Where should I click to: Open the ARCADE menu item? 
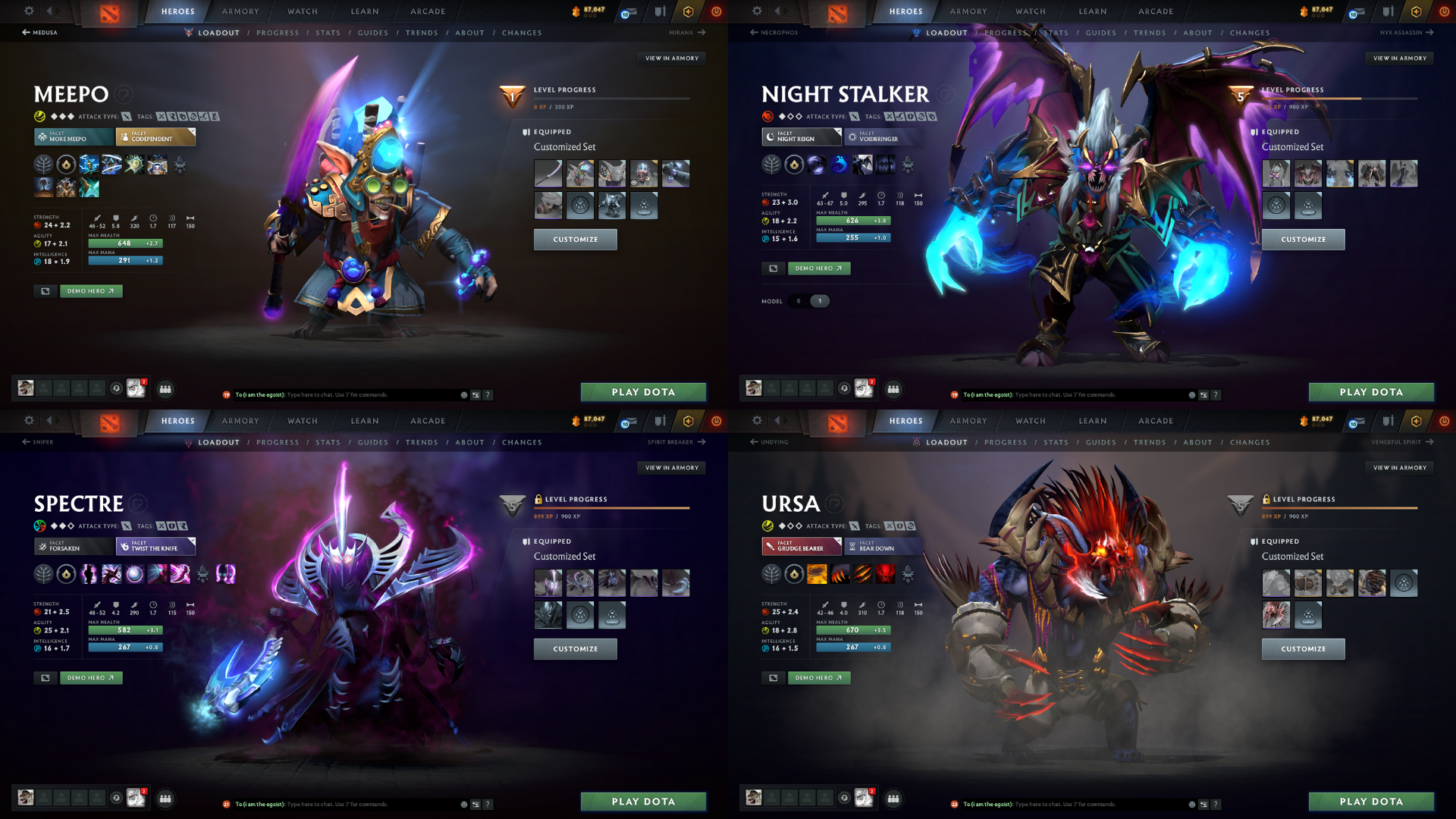click(x=427, y=11)
